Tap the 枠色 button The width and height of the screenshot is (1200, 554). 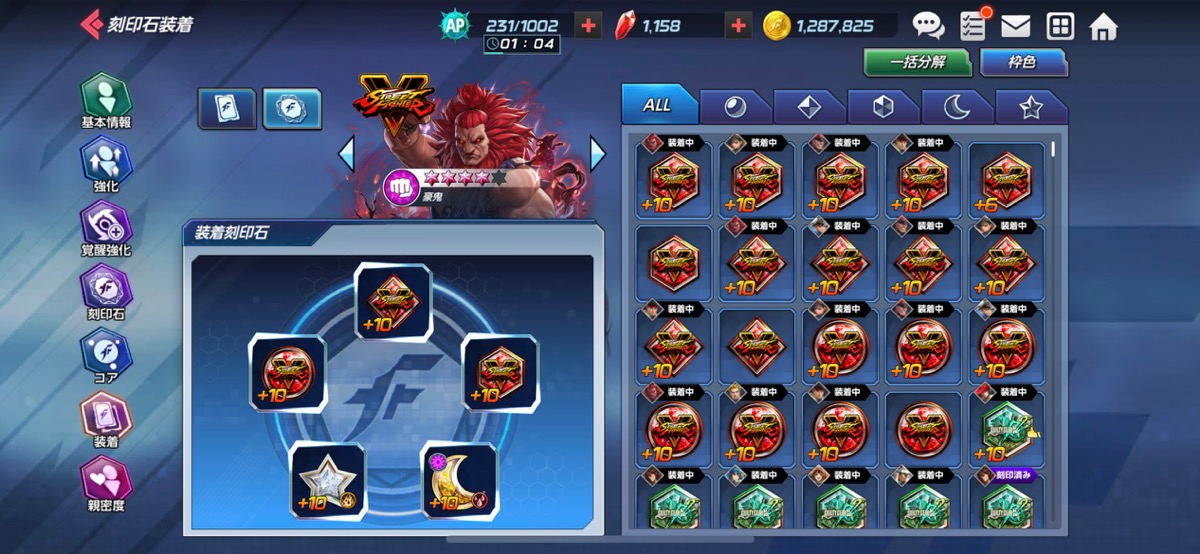pos(1022,62)
